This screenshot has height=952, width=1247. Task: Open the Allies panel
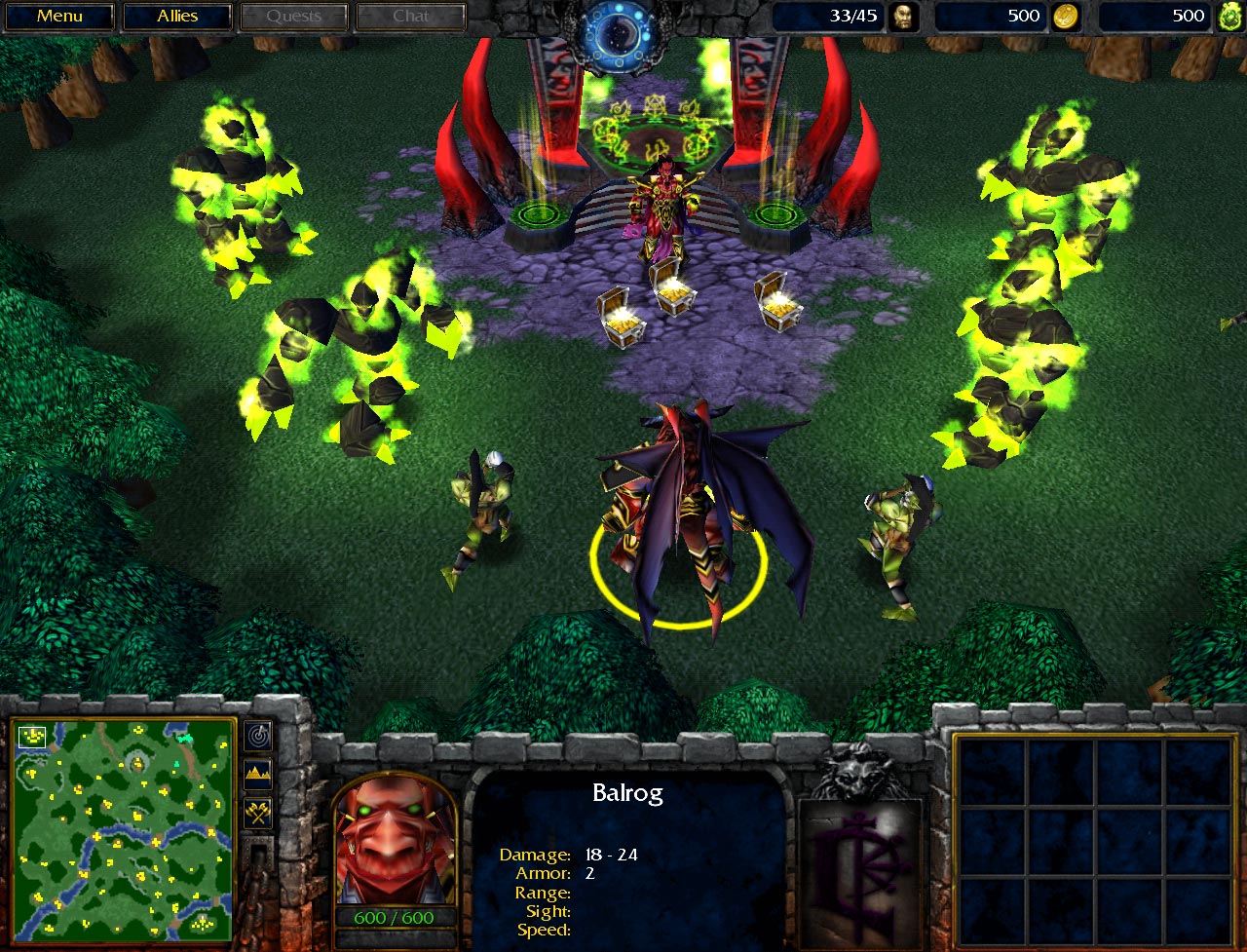[176, 16]
